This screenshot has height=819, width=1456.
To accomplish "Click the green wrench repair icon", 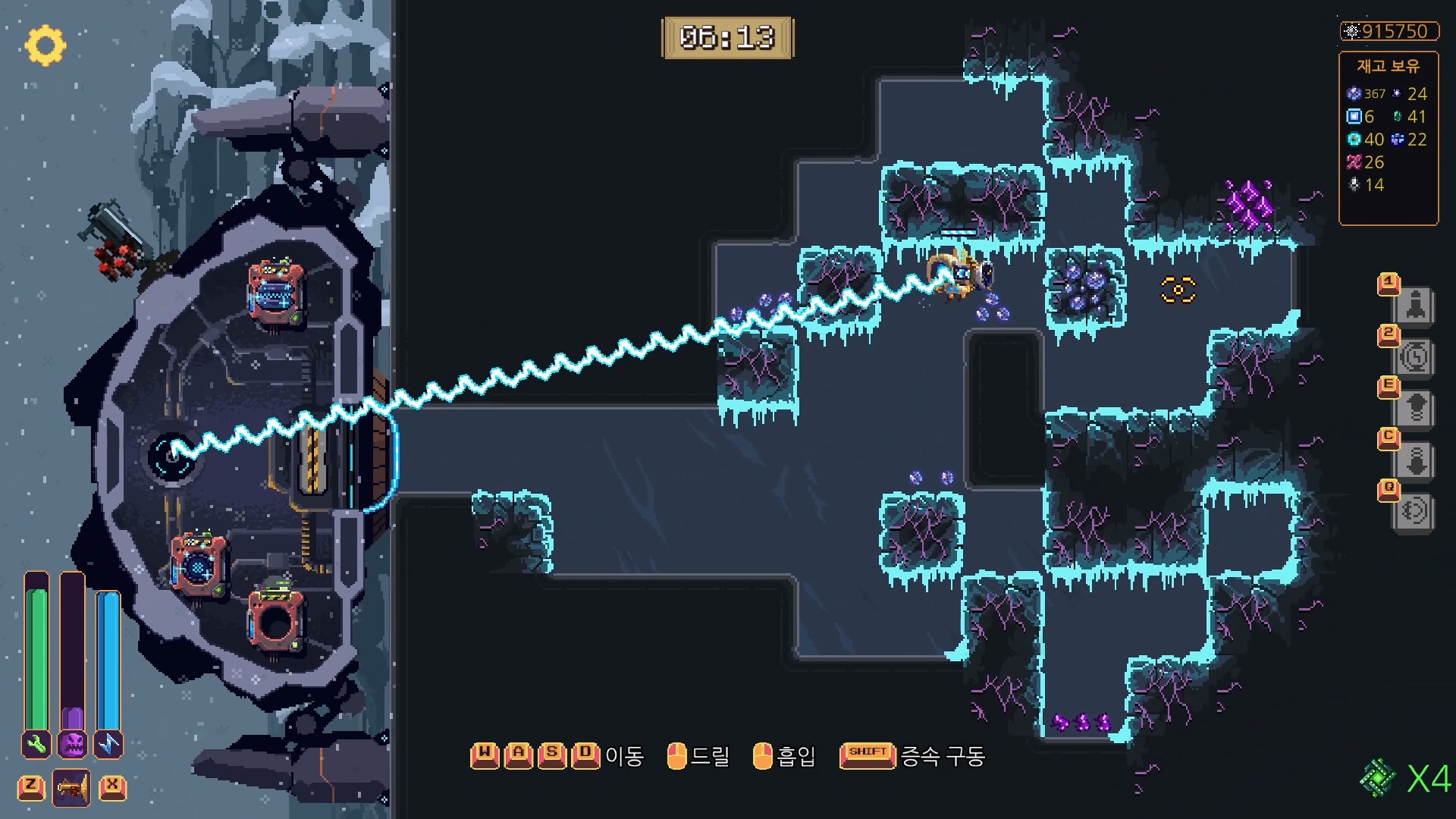I will [36, 745].
